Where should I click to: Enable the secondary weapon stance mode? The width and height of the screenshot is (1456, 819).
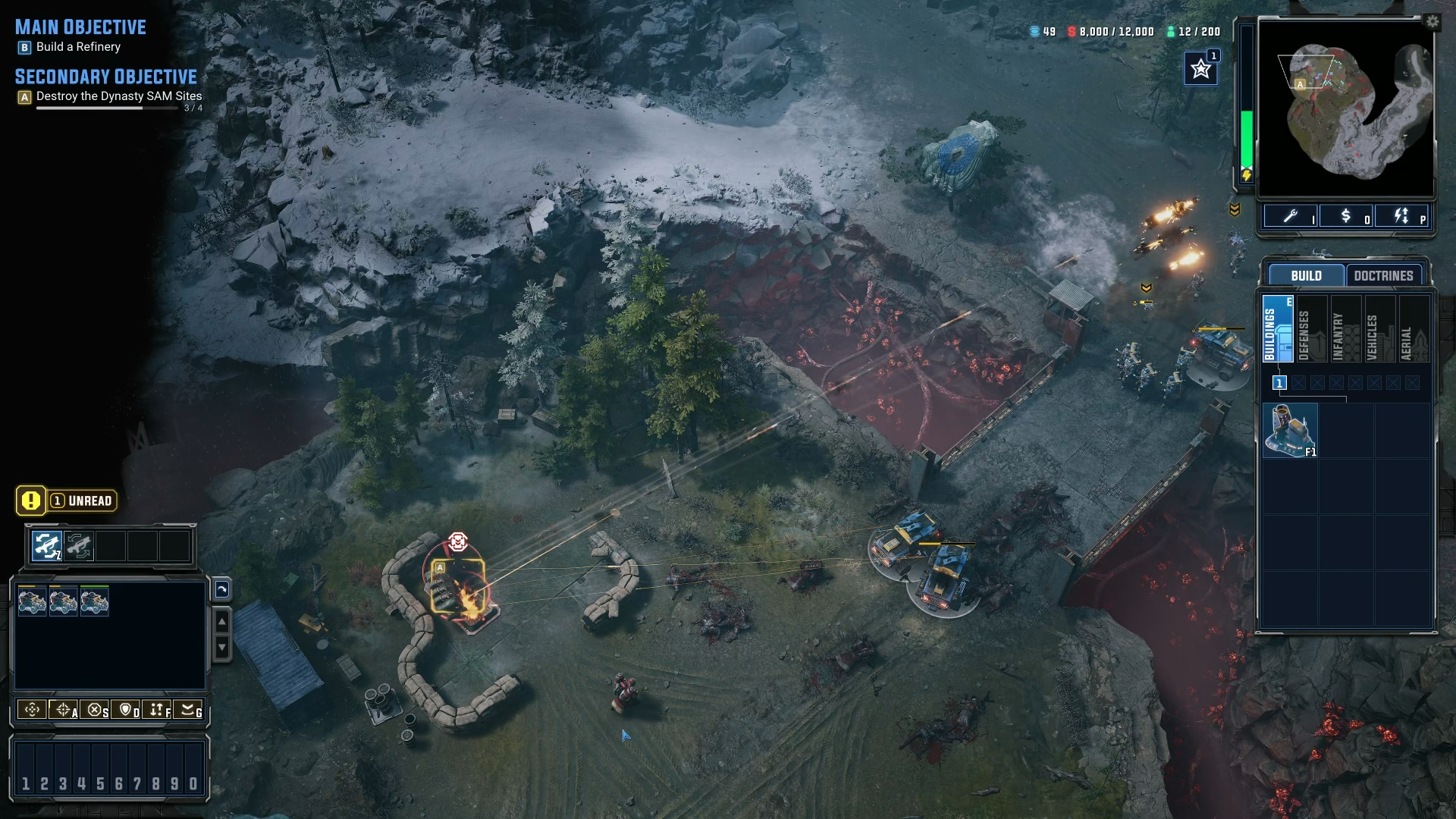(78, 544)
